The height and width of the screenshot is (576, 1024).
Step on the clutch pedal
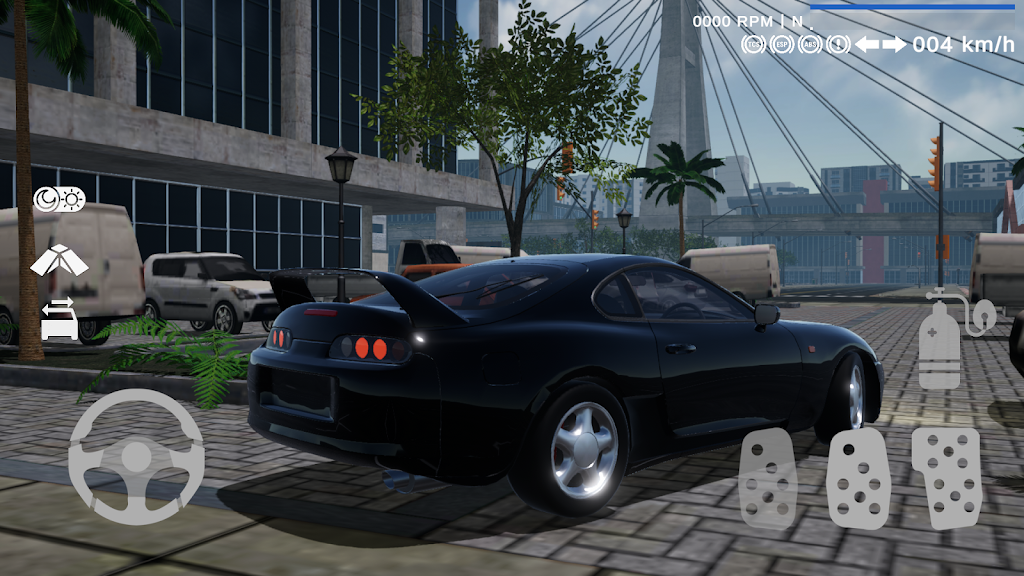767,478
